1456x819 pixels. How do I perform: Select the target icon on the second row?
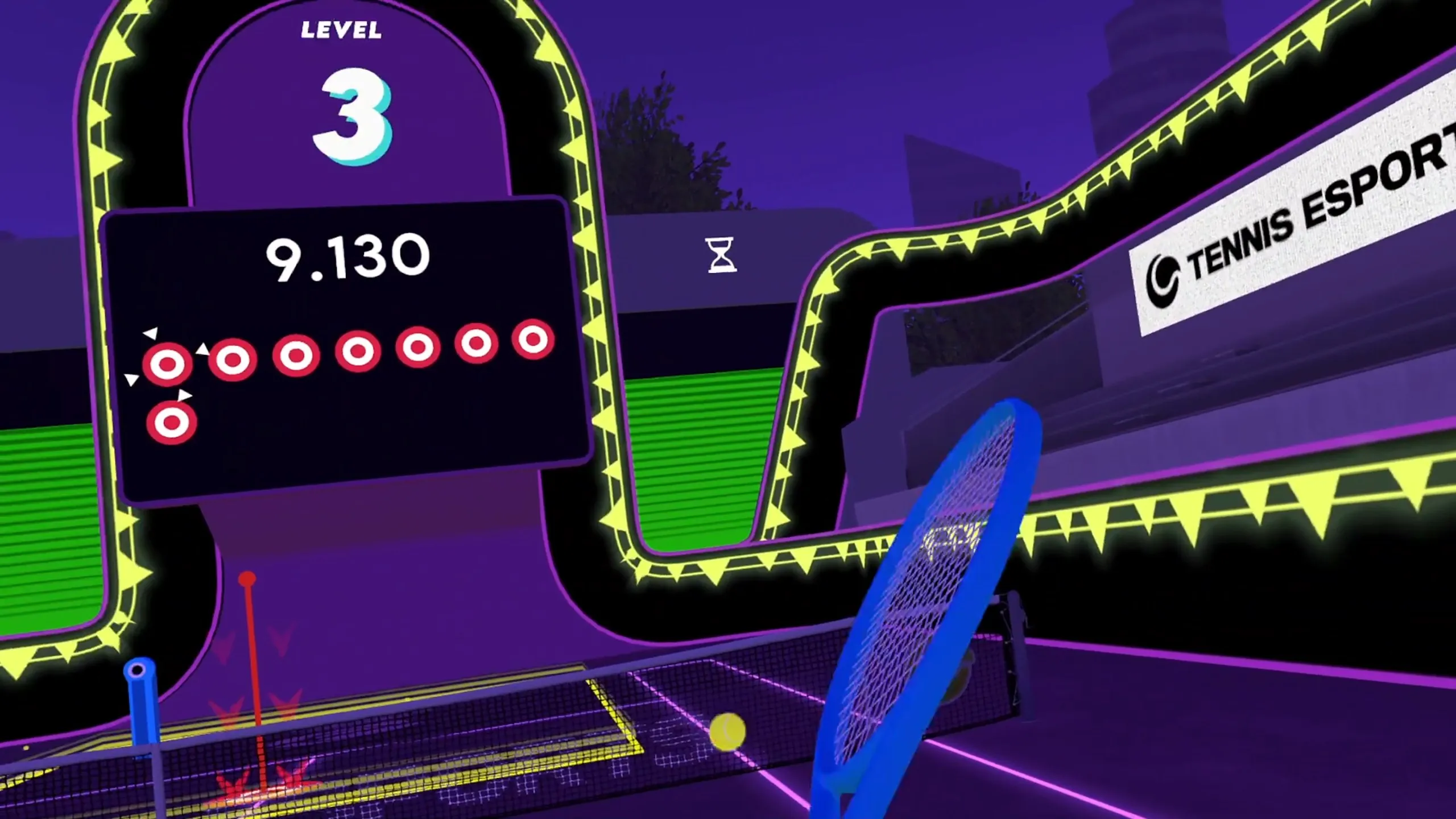171,423
